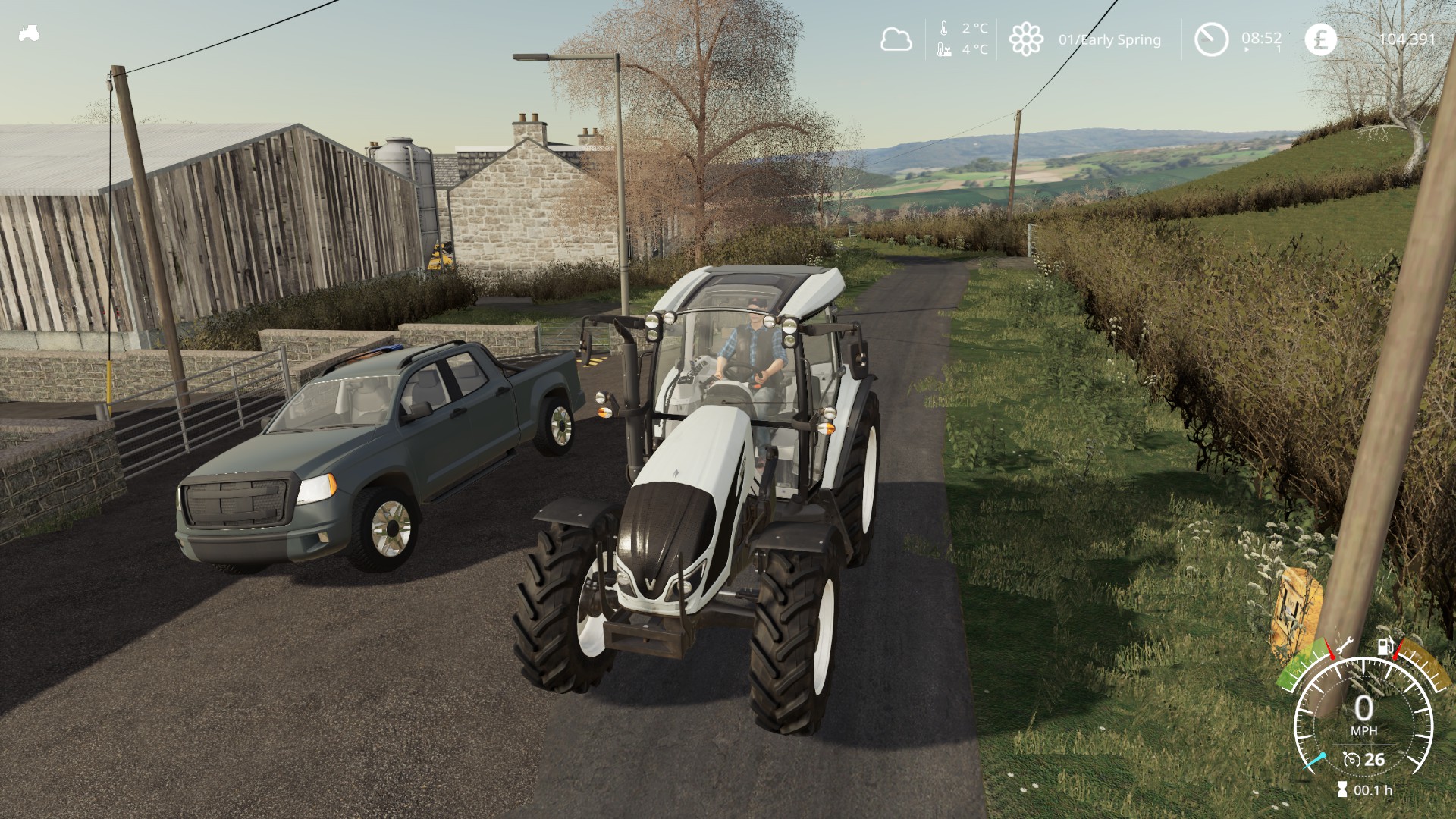Select the clock time icon
The height and width of the screenshot is (819, 1456).
click(x=1211, y=39)
